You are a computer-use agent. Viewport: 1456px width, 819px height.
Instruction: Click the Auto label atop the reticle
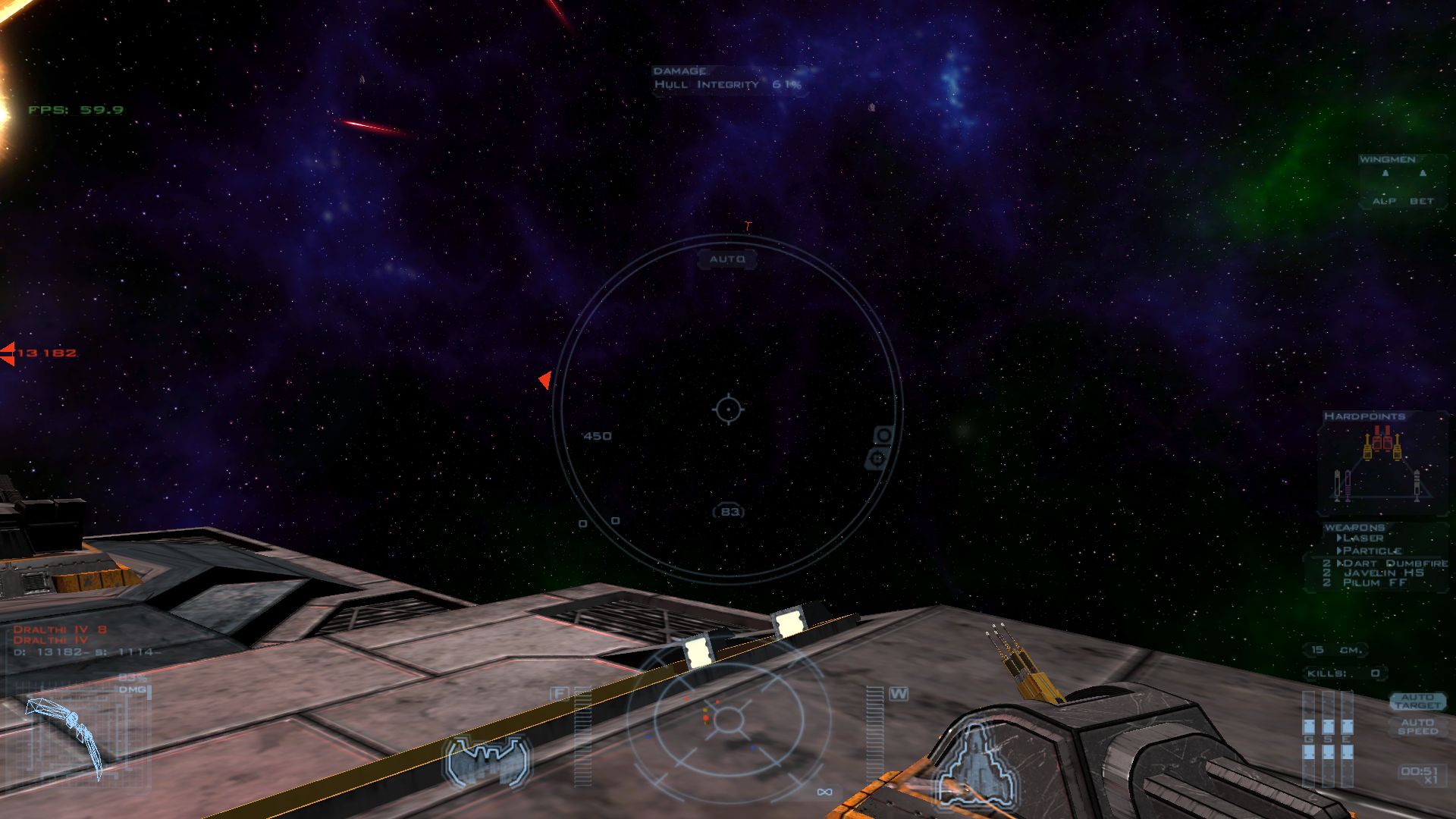pos(727,259)
